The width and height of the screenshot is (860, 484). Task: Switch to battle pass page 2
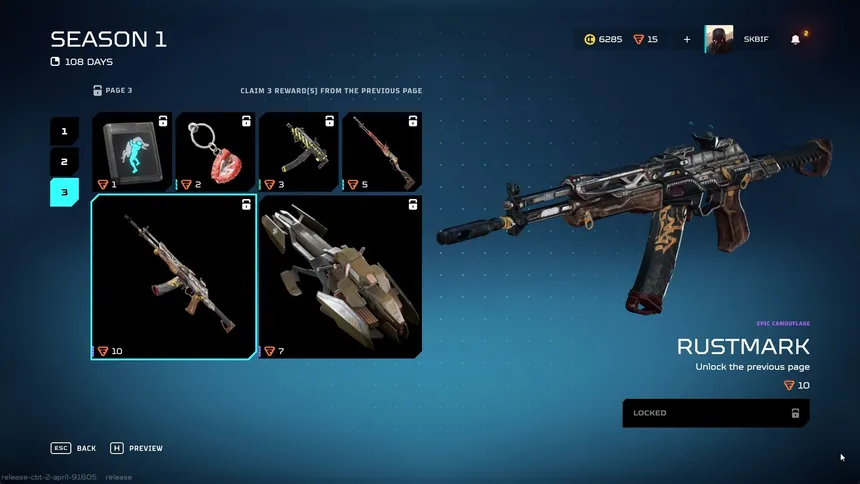(x=64, y=162)
